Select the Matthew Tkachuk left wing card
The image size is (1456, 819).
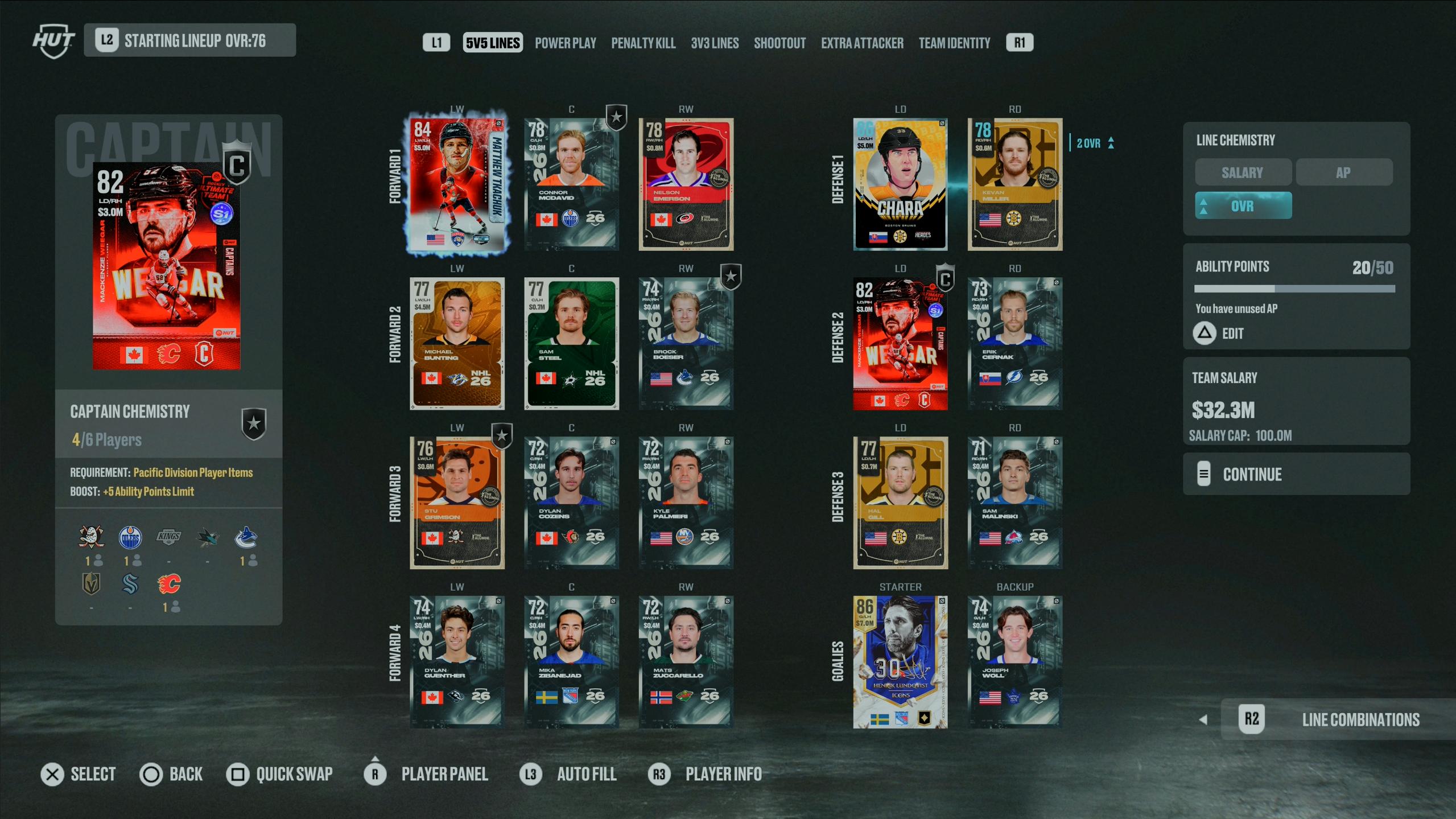coord(457,184)
